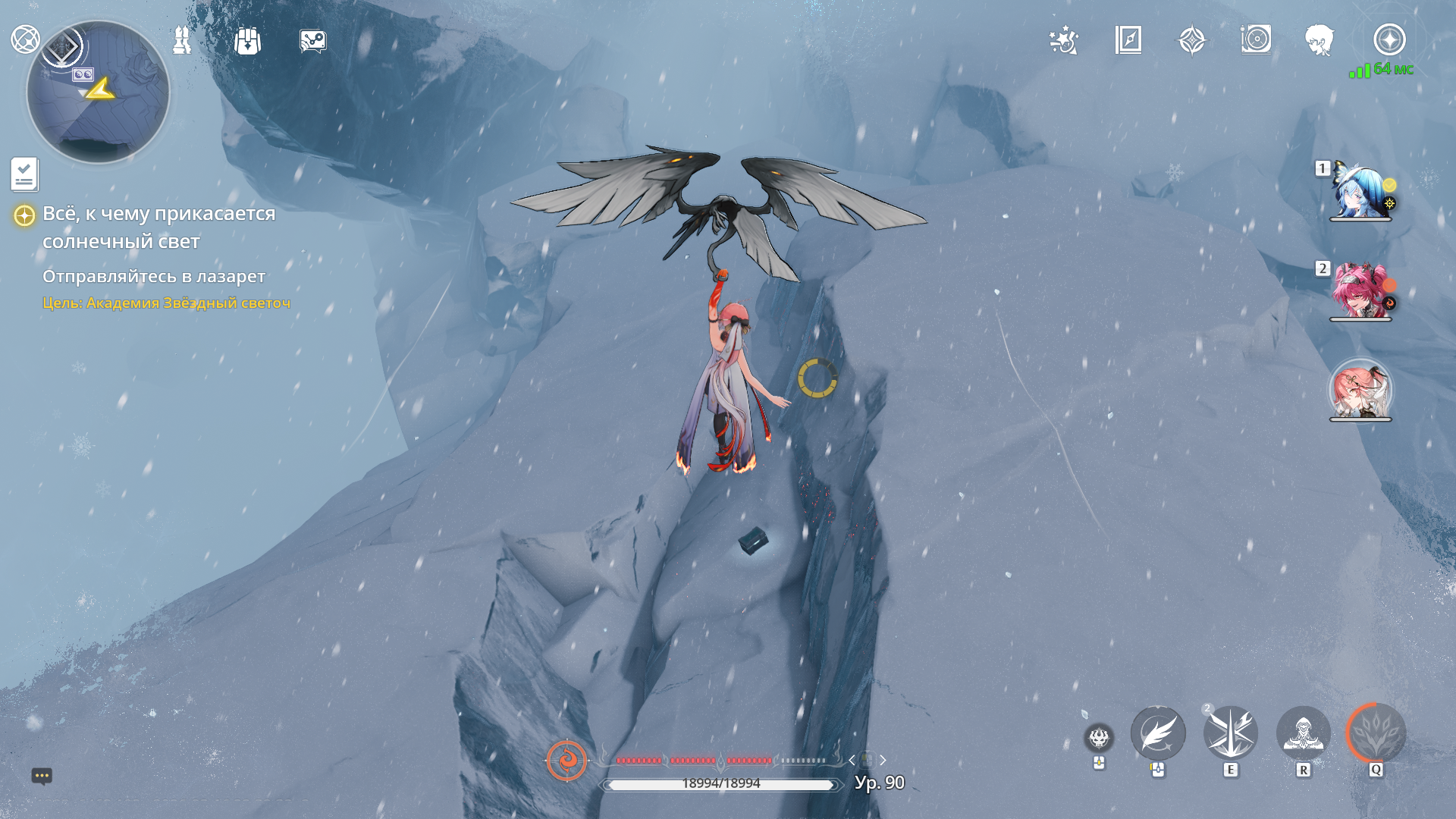Open the backpack inventory icon
Screen dimensions: 1456x819
(x=247, y=41)
